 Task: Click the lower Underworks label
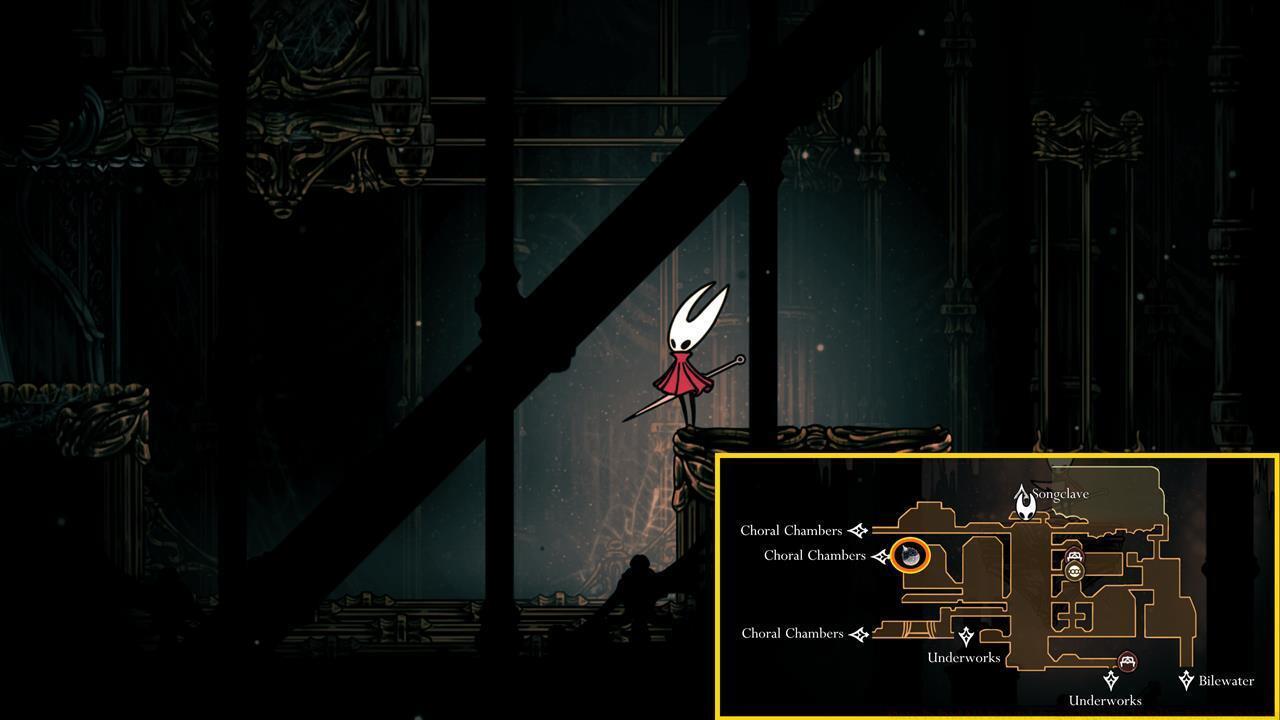pyautogui.click(x=1105, y=698)
